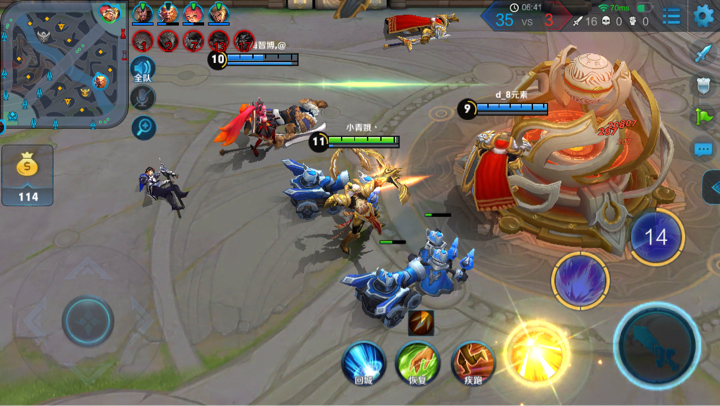Send the shield defend signal

coord(704,85)
